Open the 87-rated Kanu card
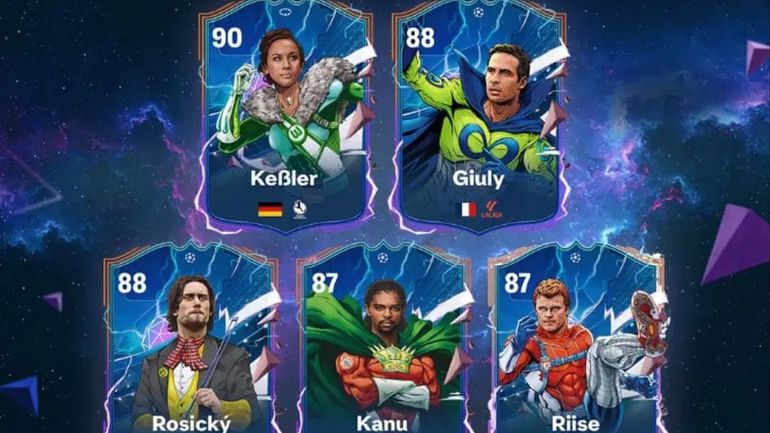 point(384,345)
